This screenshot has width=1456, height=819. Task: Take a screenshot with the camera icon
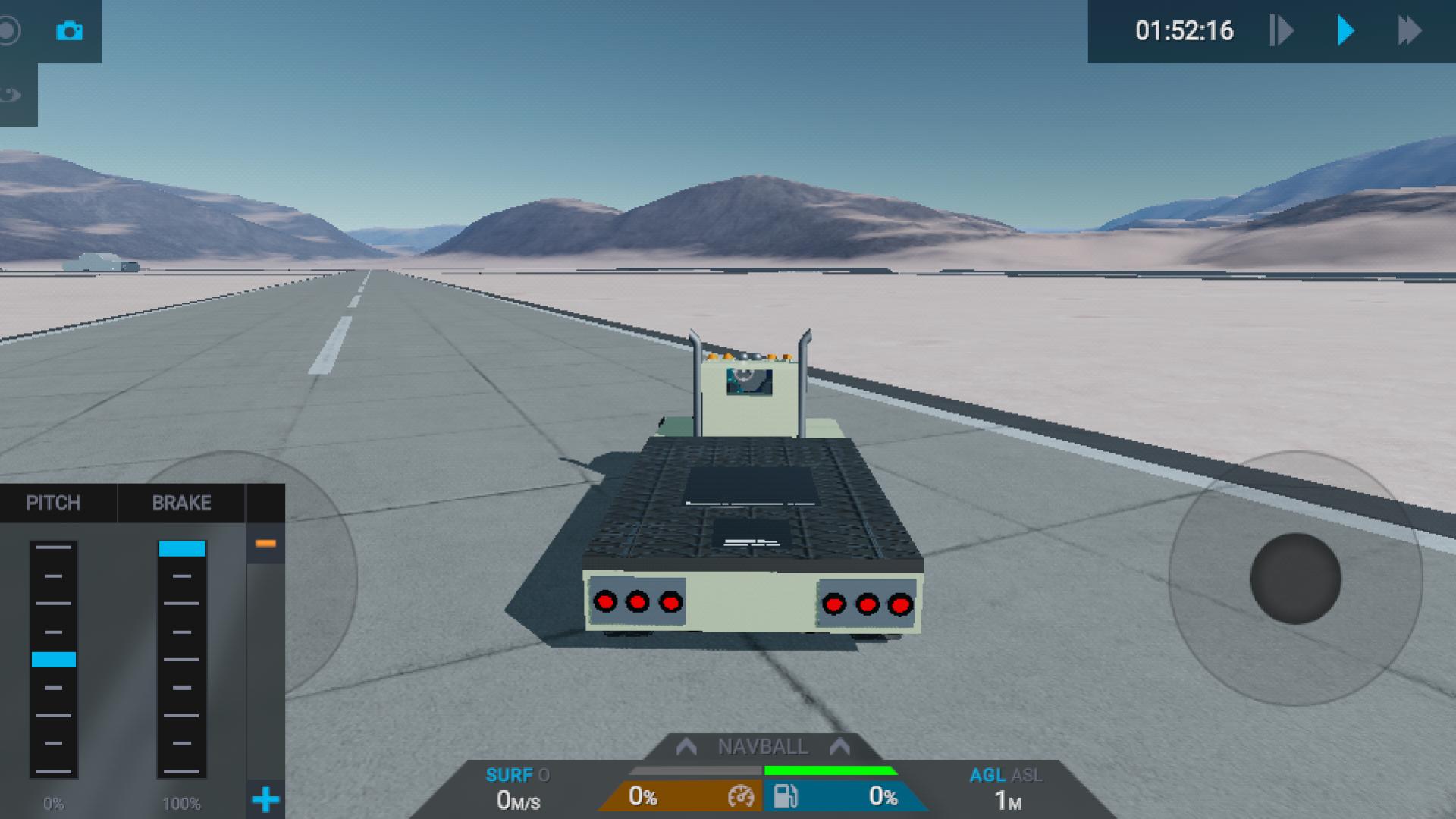point(69,31)
